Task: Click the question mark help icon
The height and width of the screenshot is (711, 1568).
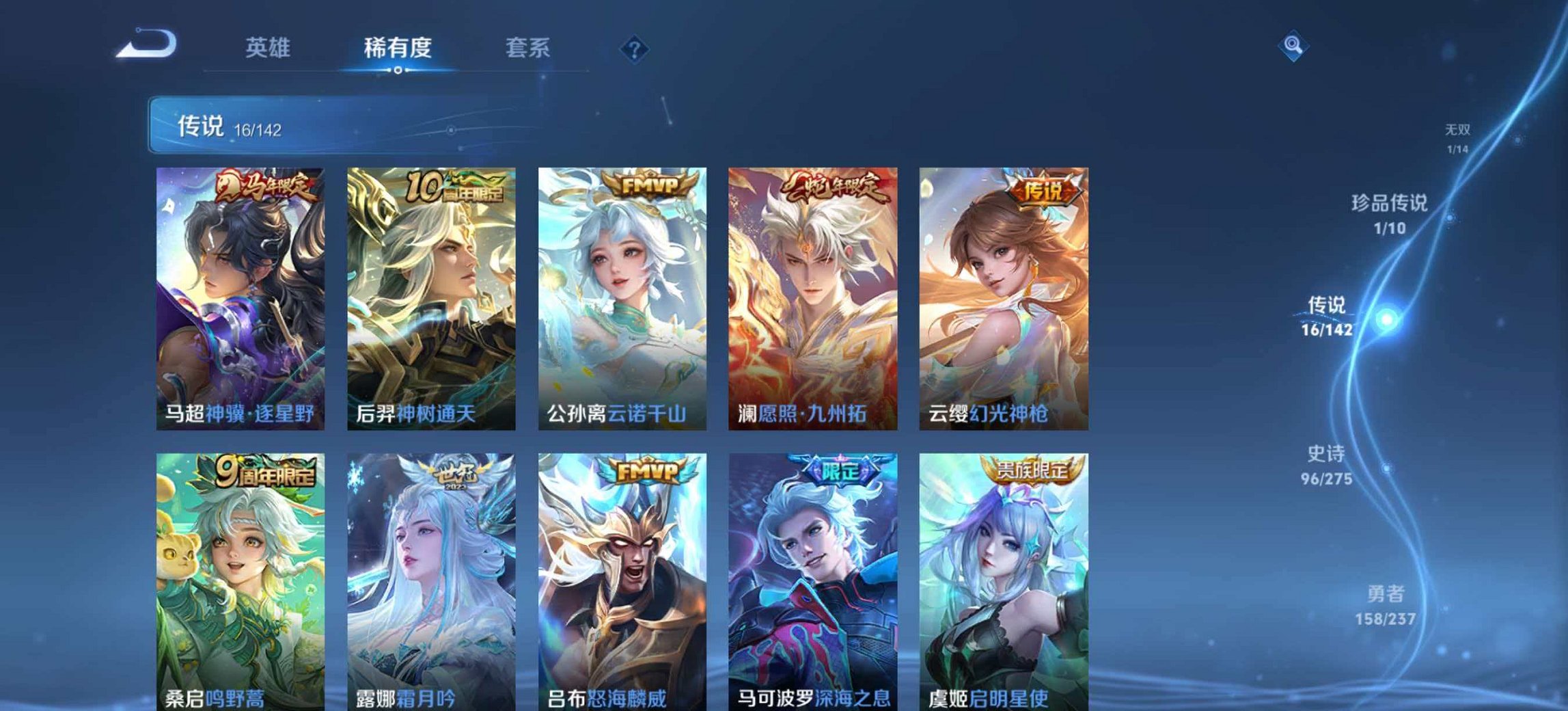Action: click(636, 48)
